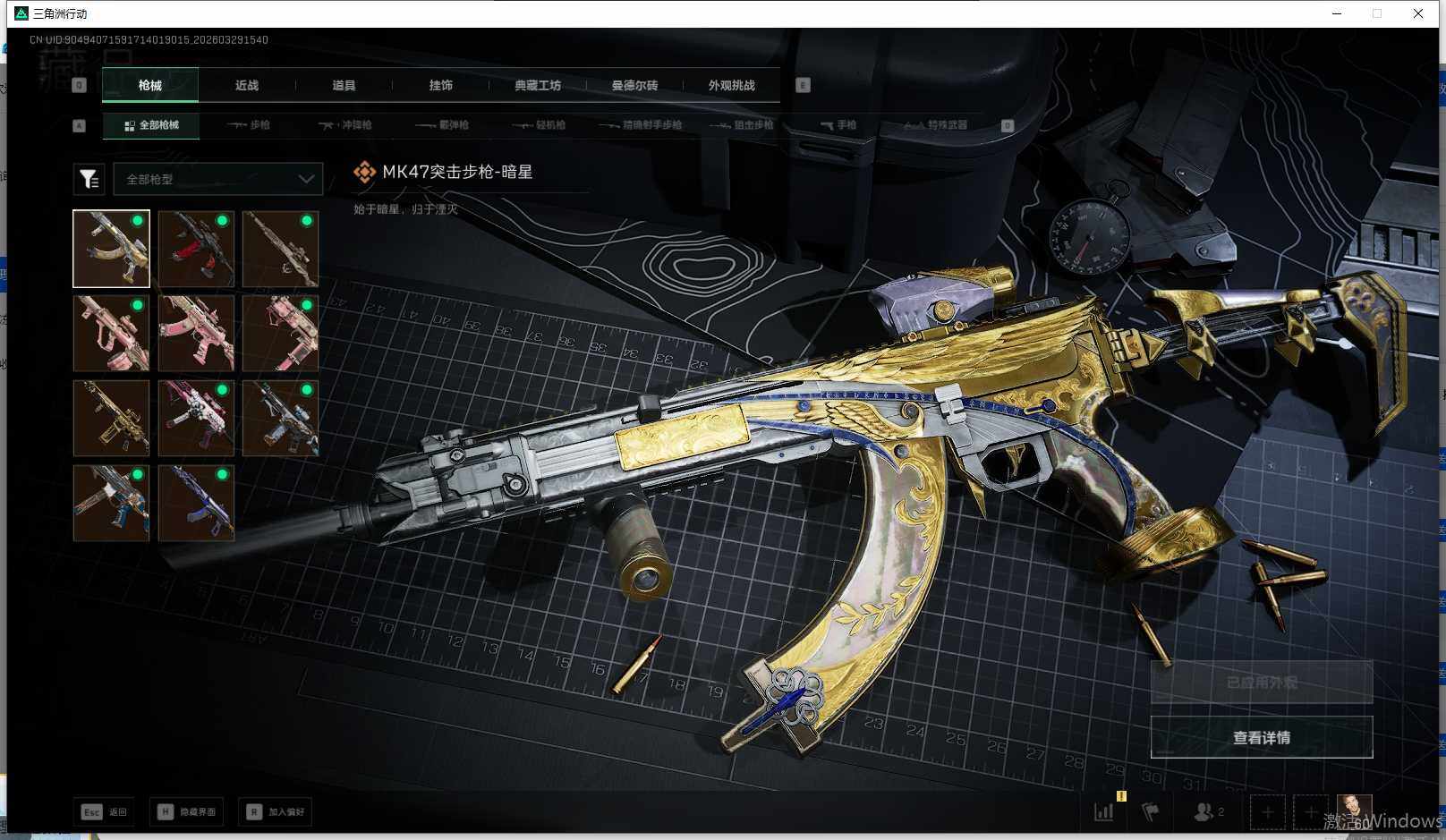This screenshot has width=1446, height=840.
Task: Click the 隐藏界面 hide interface button
Action: coord(186,811)
